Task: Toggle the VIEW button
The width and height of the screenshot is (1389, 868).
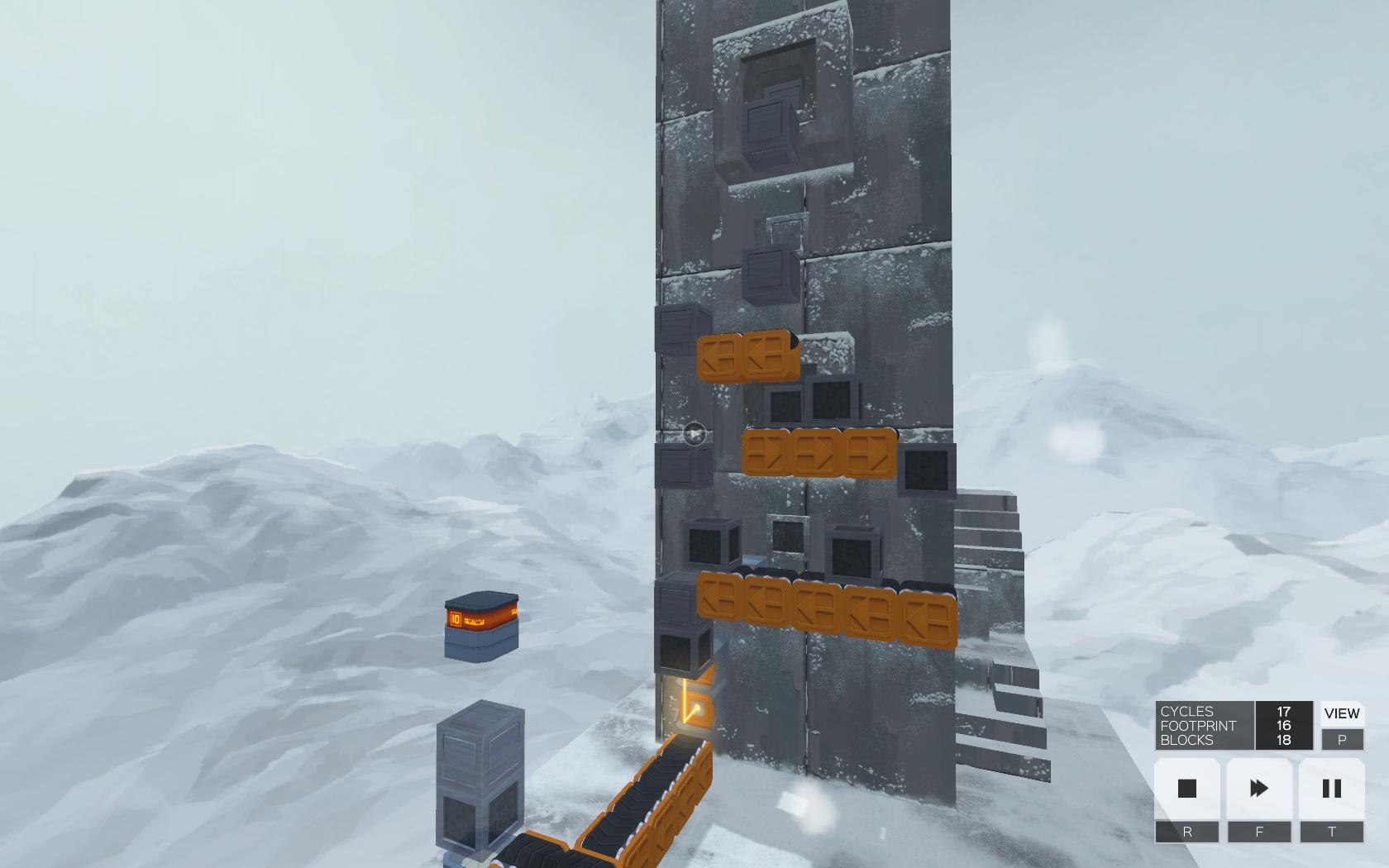Action: (x=1341, y=713)
